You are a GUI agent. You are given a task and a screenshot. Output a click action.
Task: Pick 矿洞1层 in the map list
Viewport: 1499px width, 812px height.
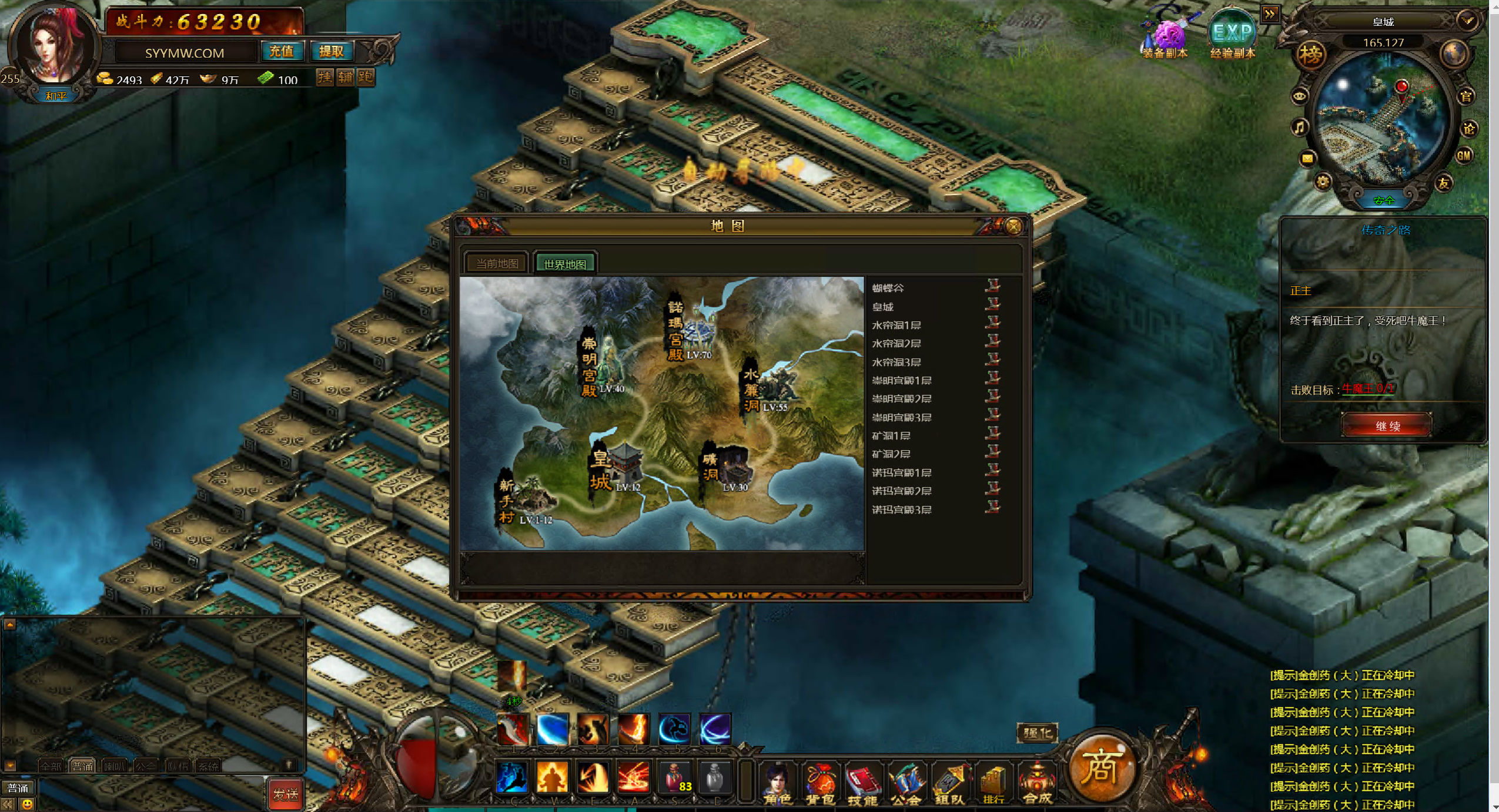[891, 436]
